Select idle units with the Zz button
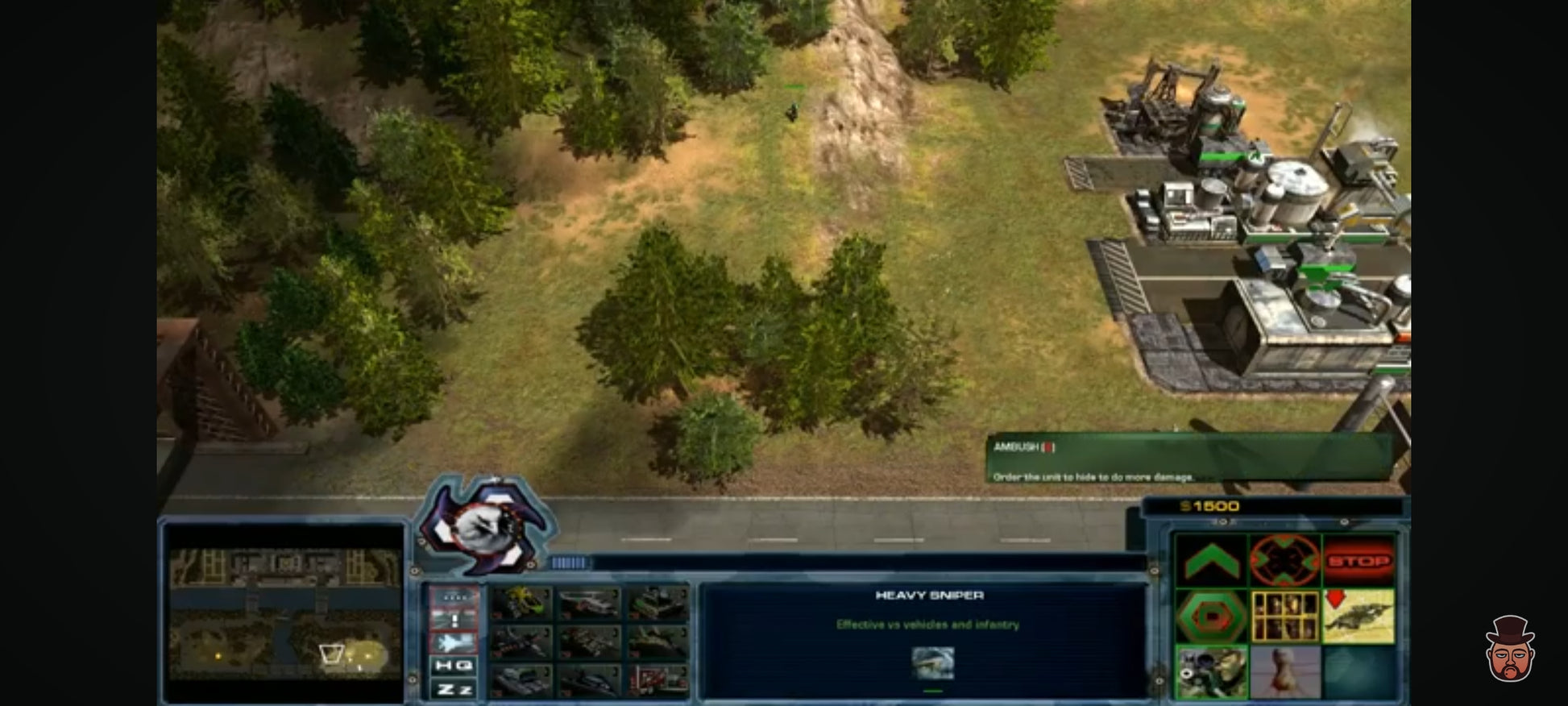This screenshot has width=1568, height=706. 454,689
